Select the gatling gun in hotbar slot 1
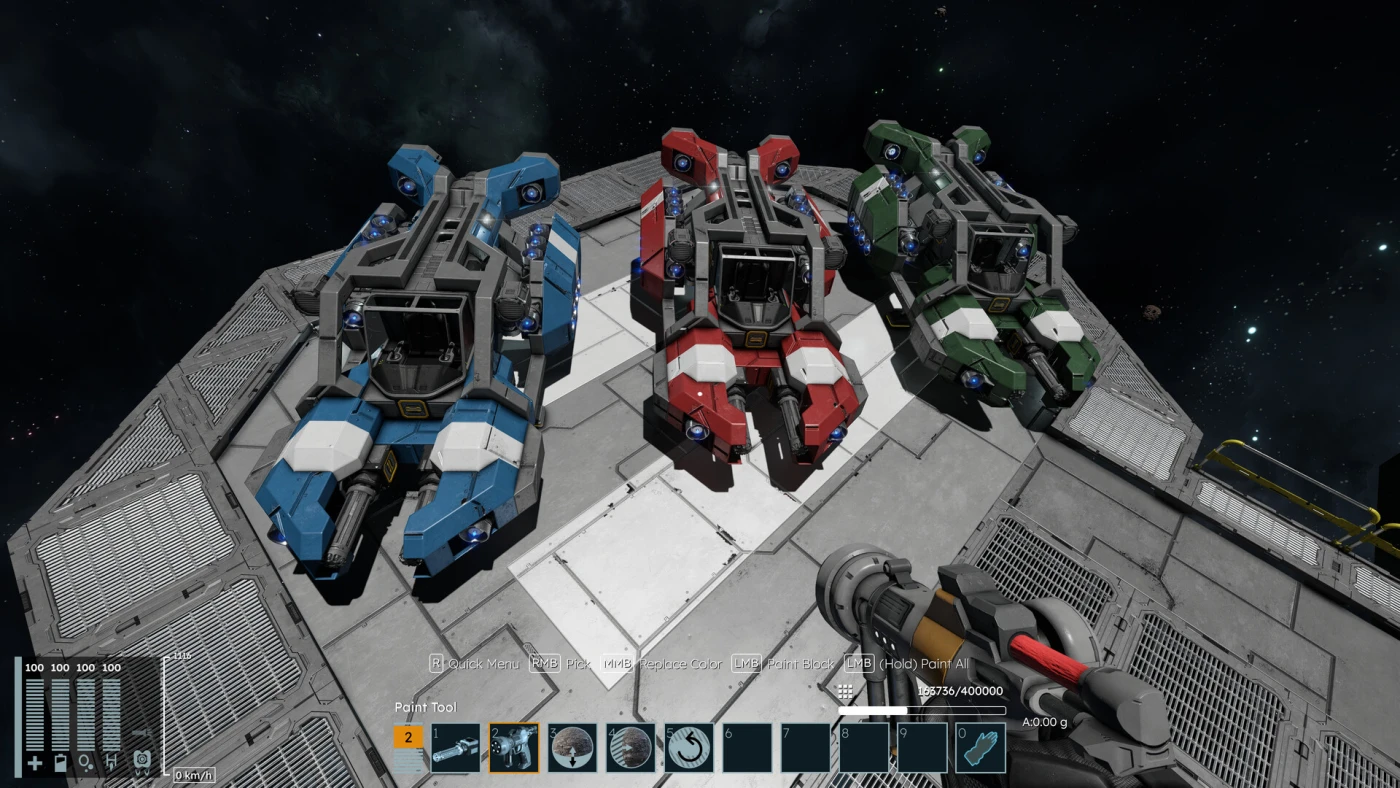This screenshot has width=1400, height=788. 456,748
